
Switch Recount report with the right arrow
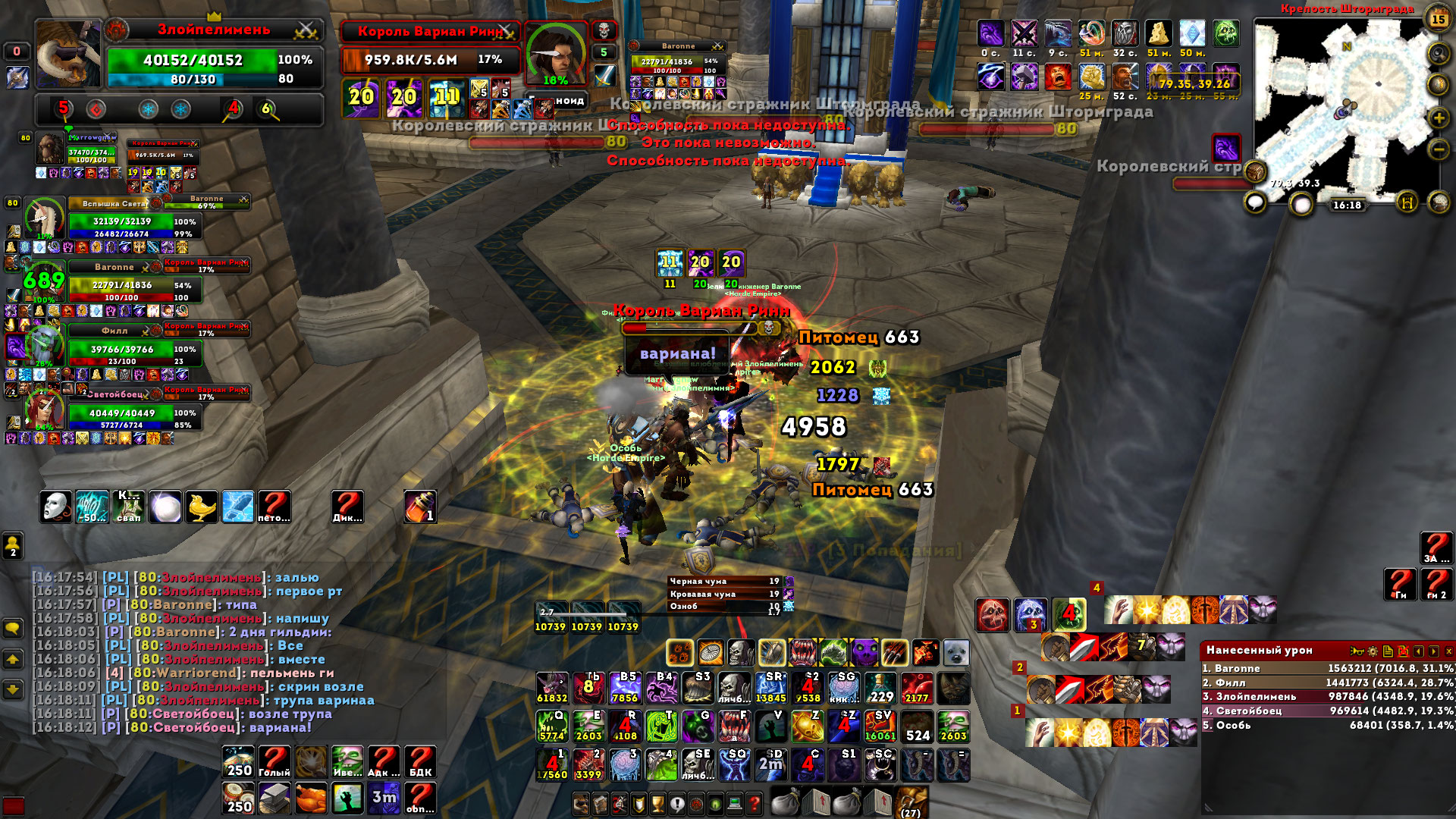[x=1433, y=651]
